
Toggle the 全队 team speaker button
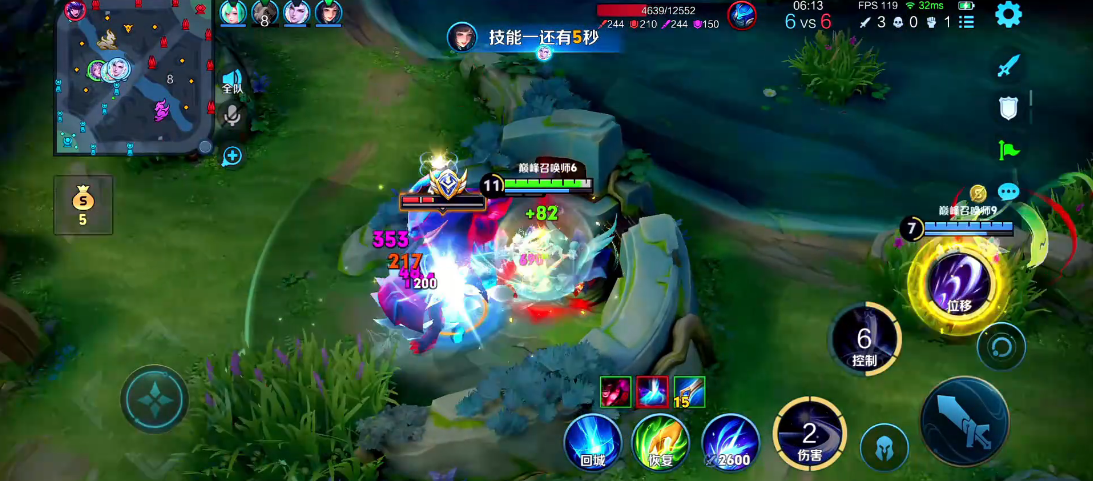[232, 82]
